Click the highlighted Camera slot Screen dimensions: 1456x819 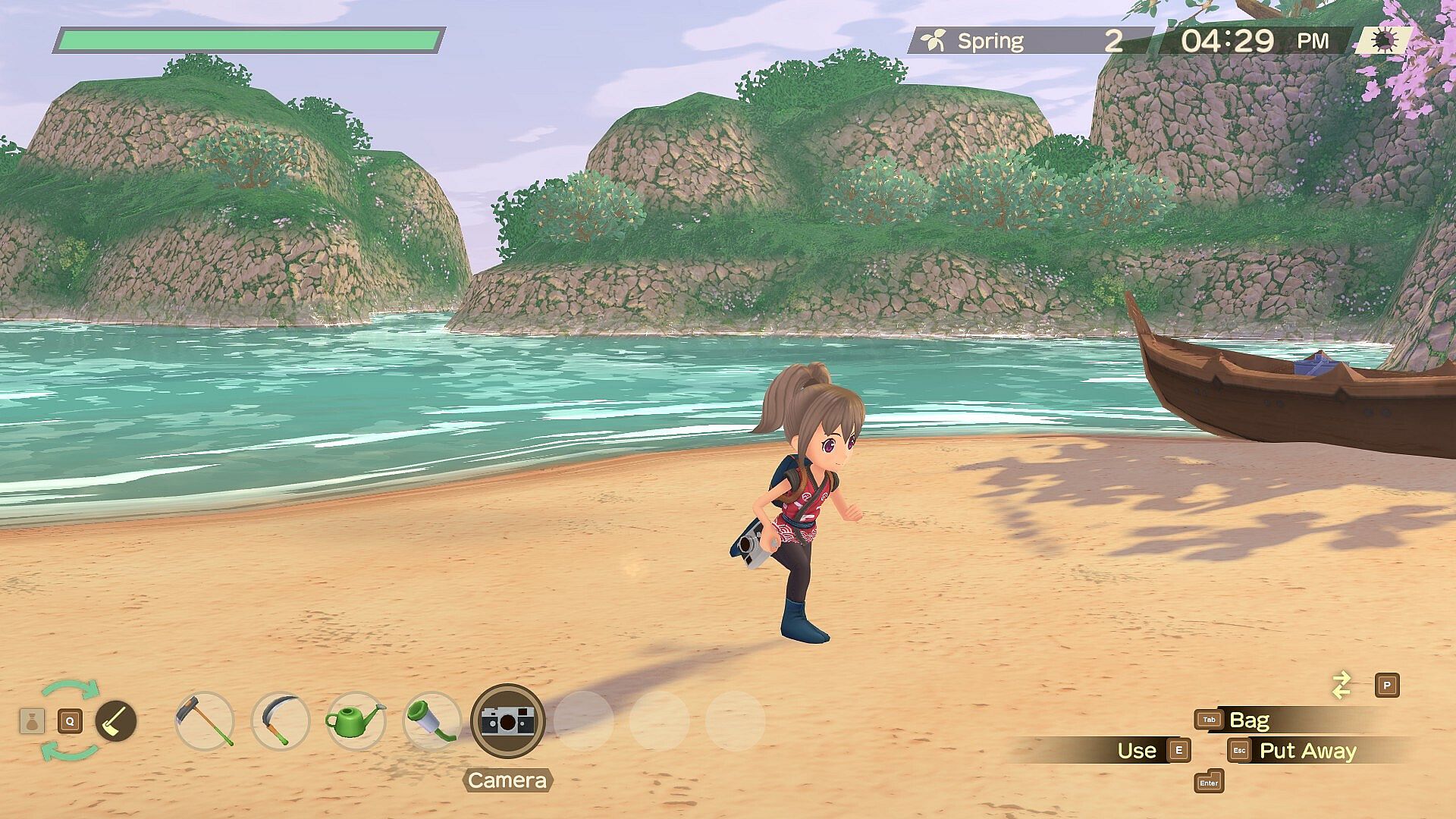(507, 720)
